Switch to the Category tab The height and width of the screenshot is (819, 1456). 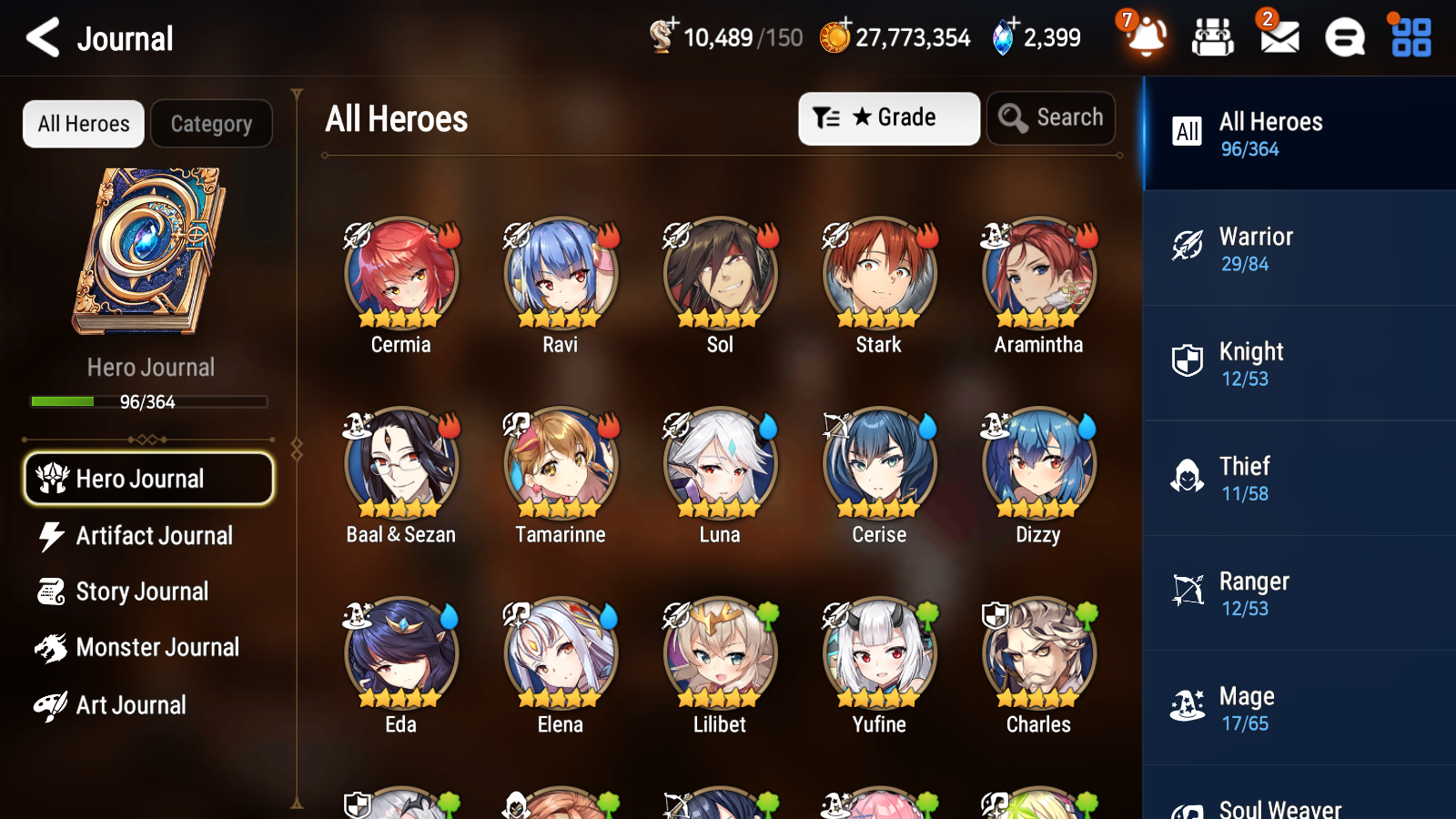pos(211,124)
